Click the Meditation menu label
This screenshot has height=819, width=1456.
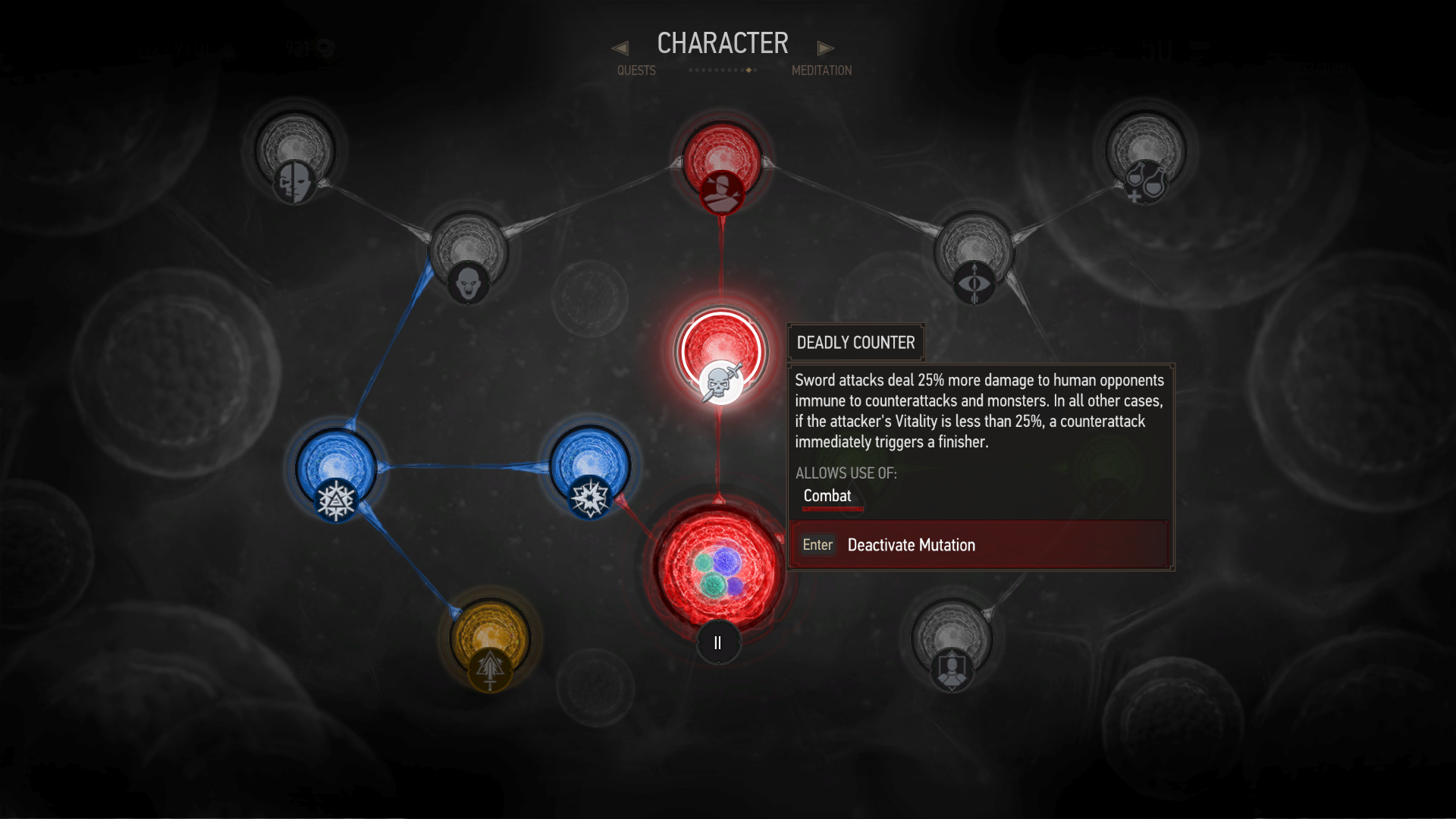[x=821, y=71]
